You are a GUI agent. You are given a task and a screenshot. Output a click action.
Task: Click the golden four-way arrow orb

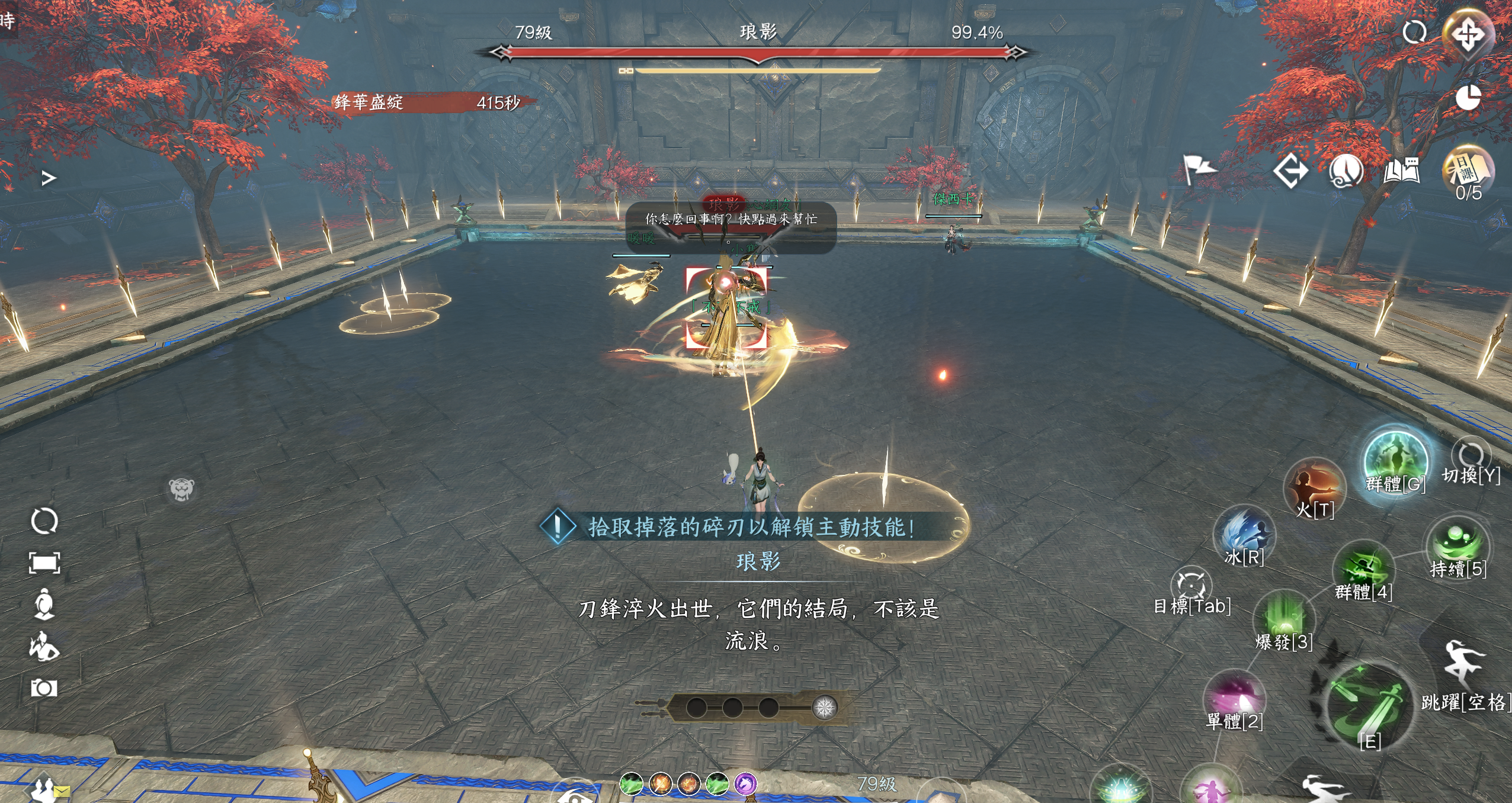pos(1468,34)
